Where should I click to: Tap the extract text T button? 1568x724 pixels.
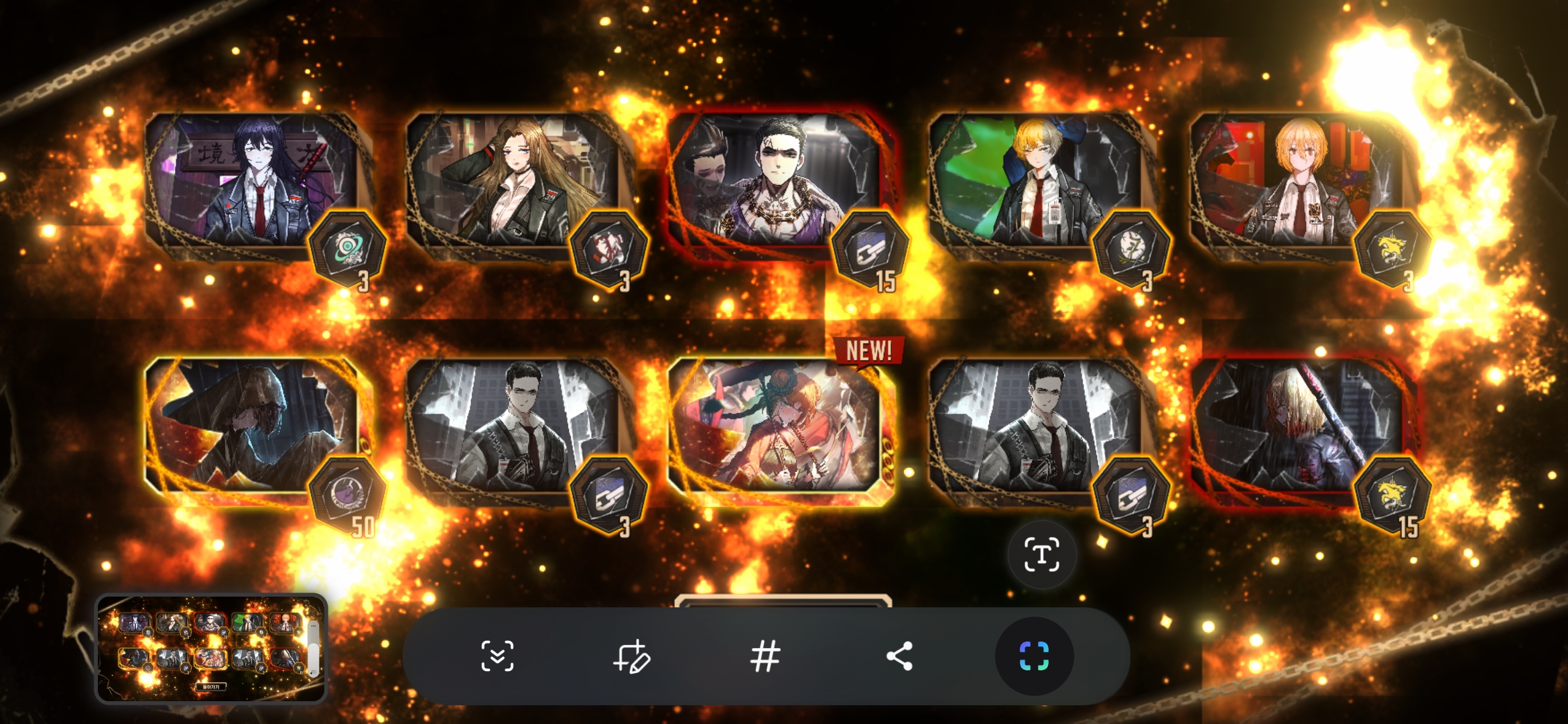[1042, 554]
